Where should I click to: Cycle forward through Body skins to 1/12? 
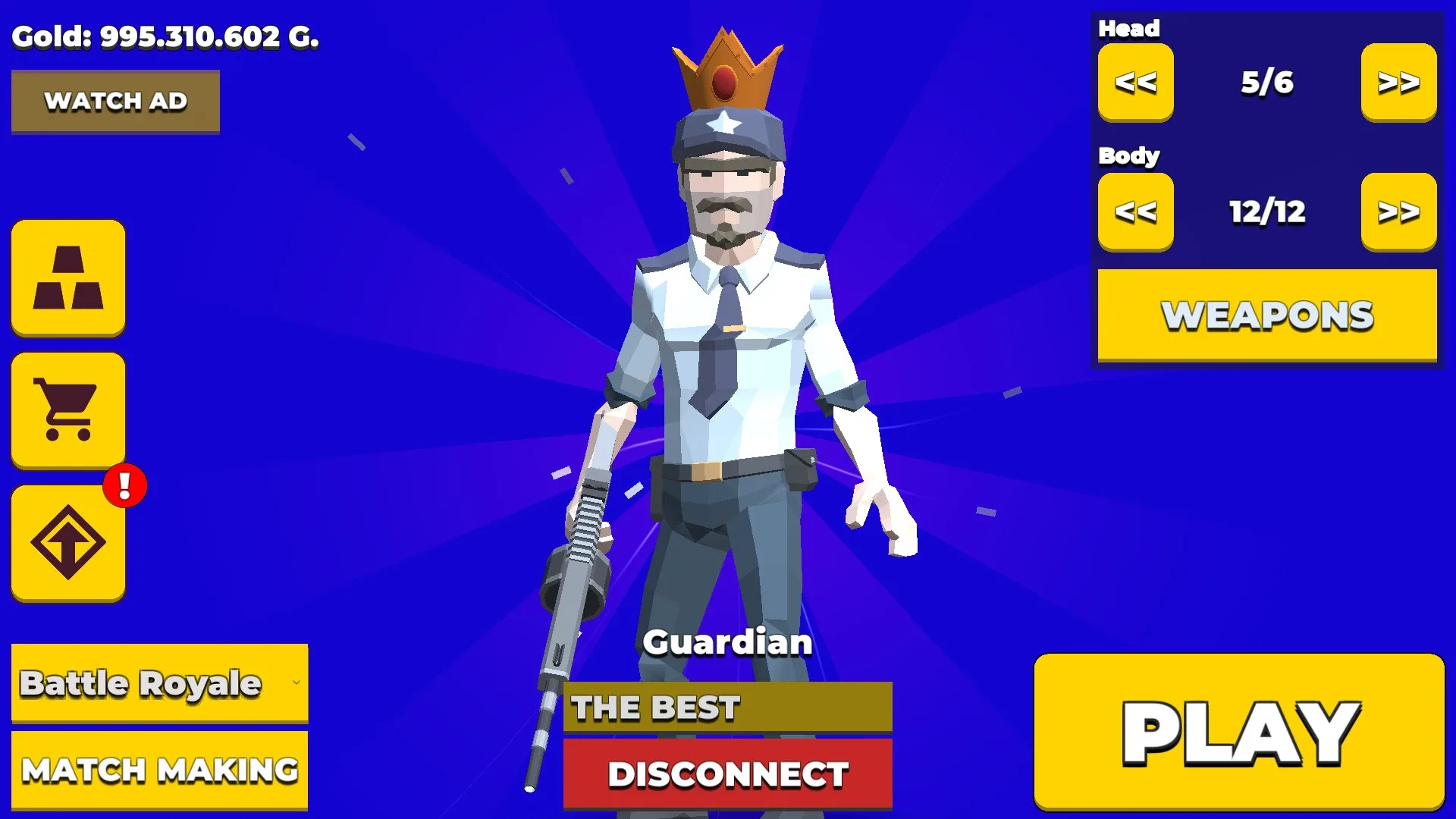1399,212
